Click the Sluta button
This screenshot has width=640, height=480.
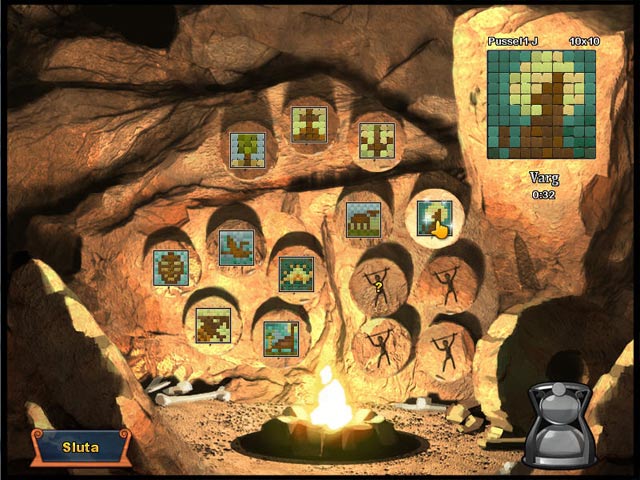[80, 447]
